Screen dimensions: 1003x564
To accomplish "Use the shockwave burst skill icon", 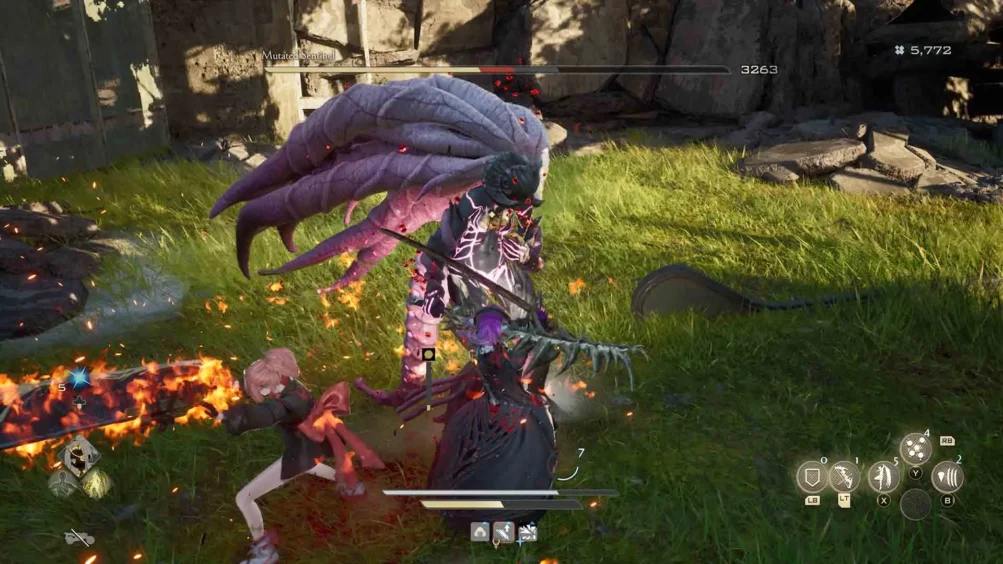I will point(947,477).
